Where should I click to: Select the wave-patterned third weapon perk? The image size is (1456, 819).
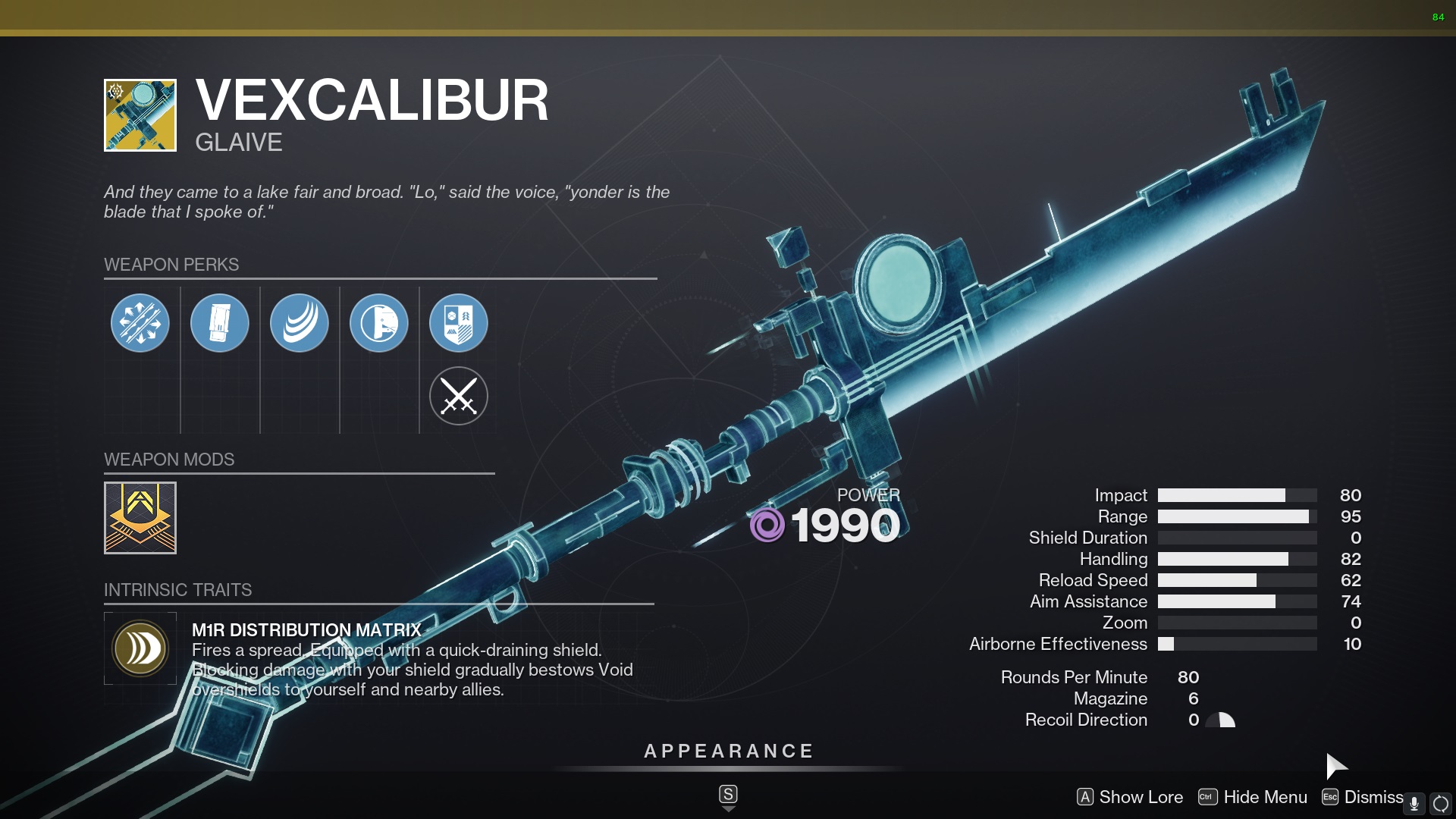[300, 322]
